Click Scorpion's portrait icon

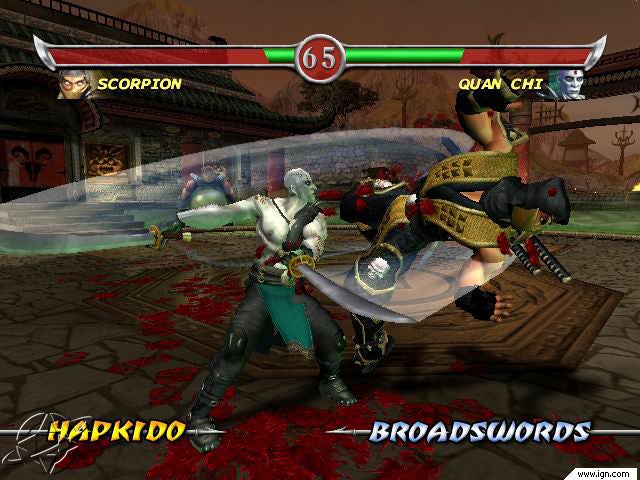click(x=74, y=85)
